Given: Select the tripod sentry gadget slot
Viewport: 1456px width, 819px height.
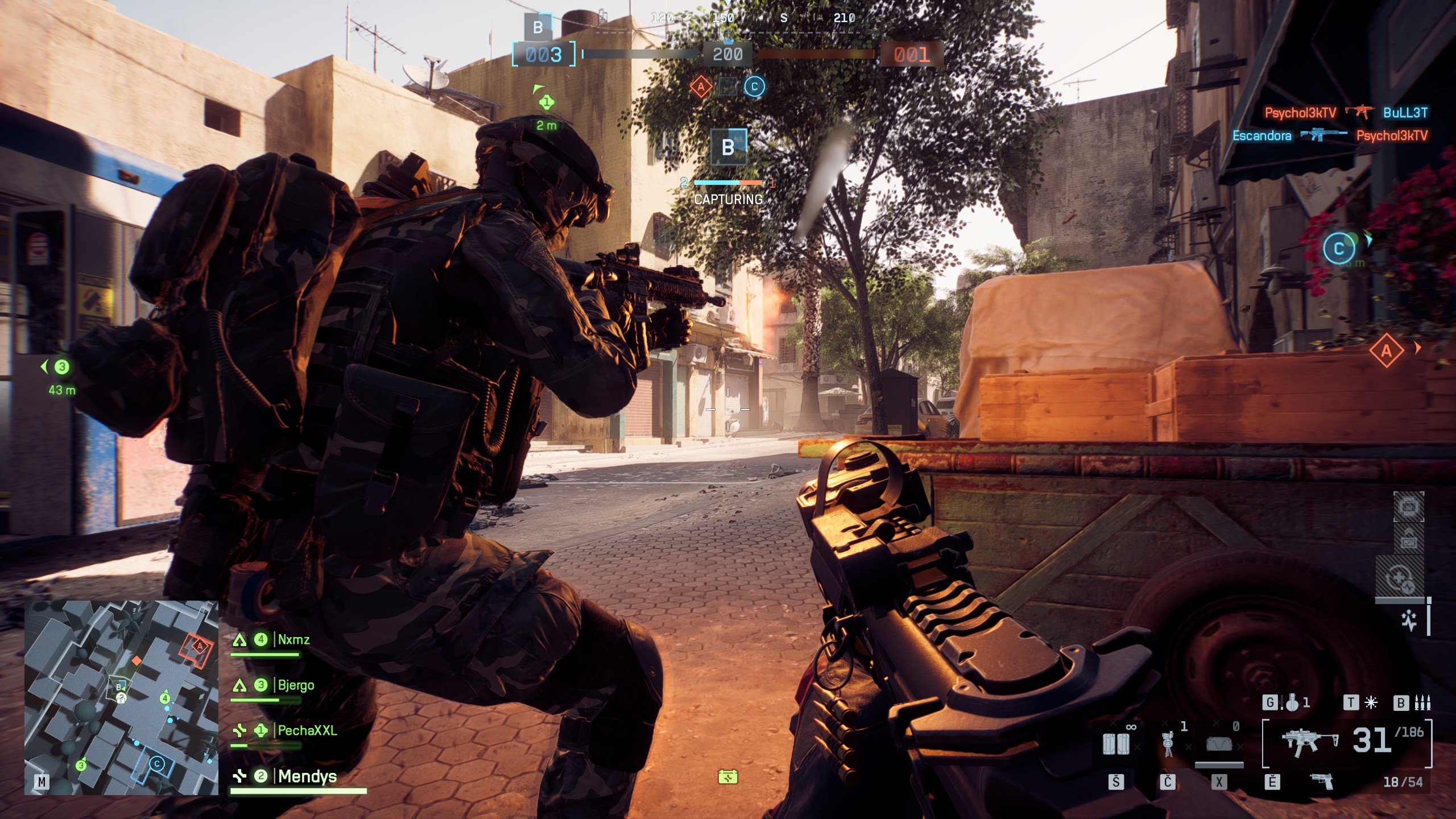Looking at the screenshot, I should (1168, 743).
